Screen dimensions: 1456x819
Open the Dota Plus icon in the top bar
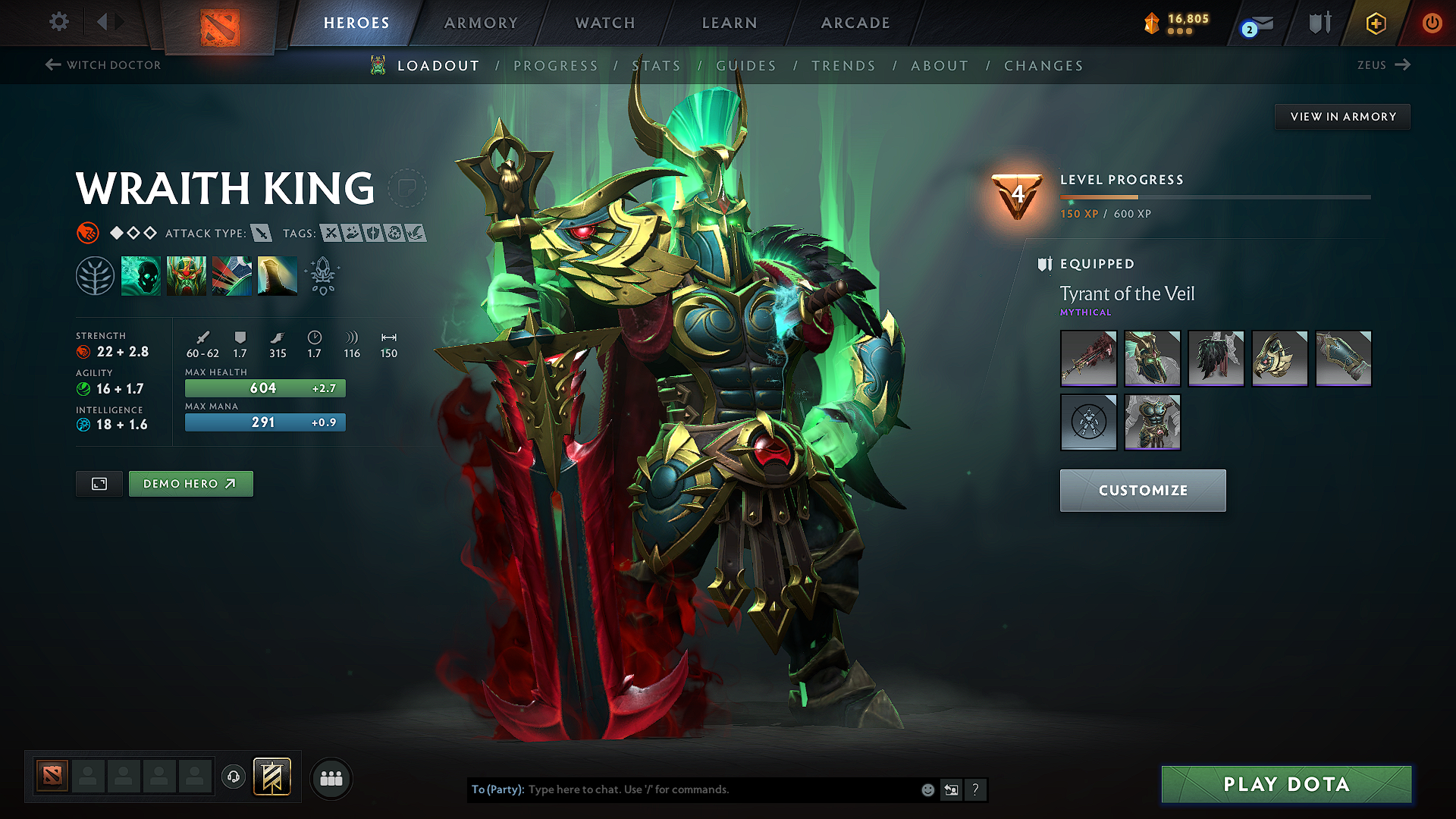(1375, 23)
